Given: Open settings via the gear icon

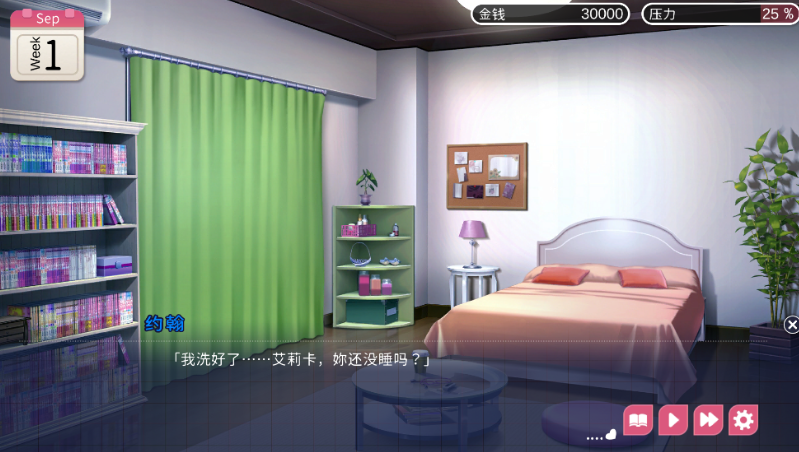Looking at the screenshot, I should click(743, 420).
